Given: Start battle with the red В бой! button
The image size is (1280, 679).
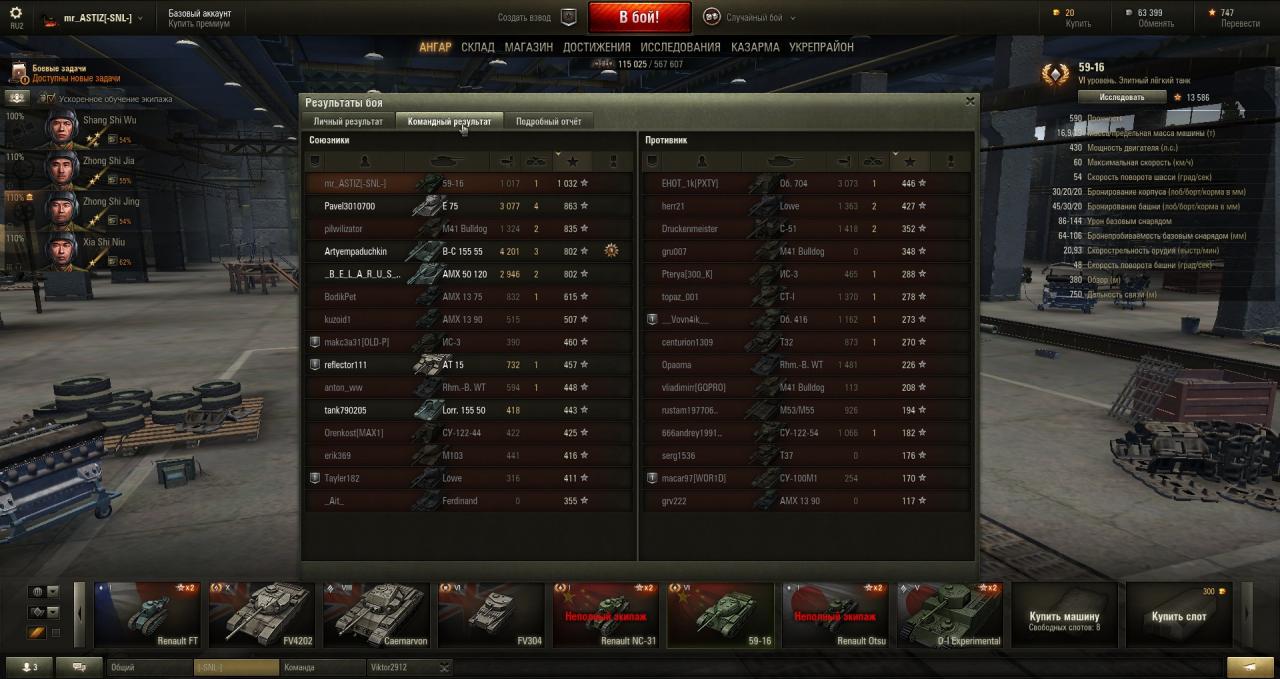Looking at the screenshot, I should pyautogui.click(x=639, y=17).
